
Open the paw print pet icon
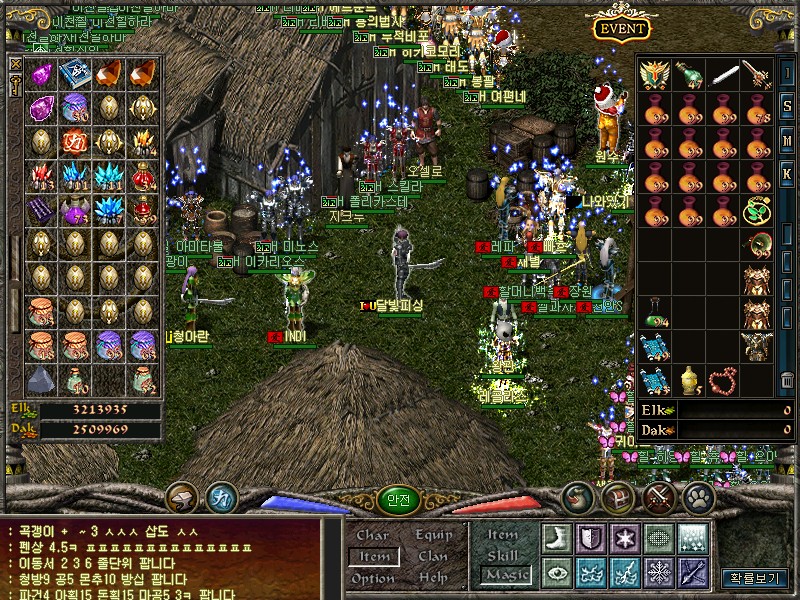click(696, 497)
